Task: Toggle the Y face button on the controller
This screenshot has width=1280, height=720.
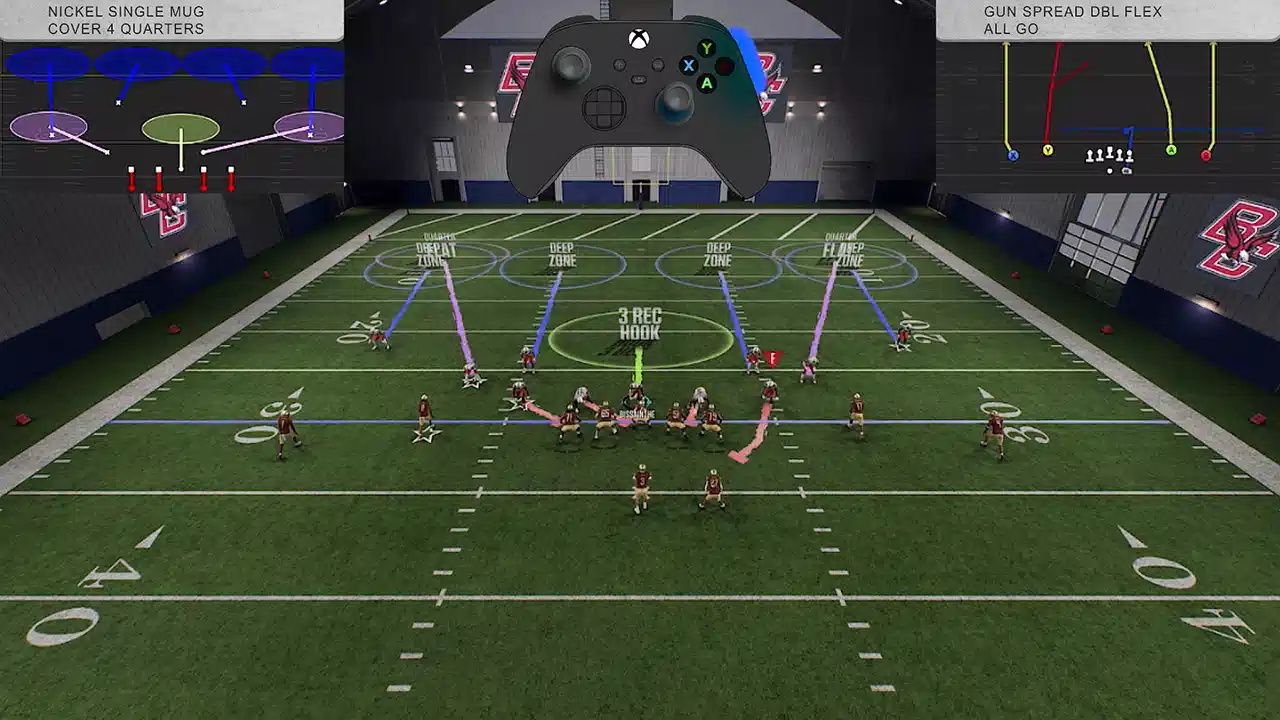Action: (706, 48)
